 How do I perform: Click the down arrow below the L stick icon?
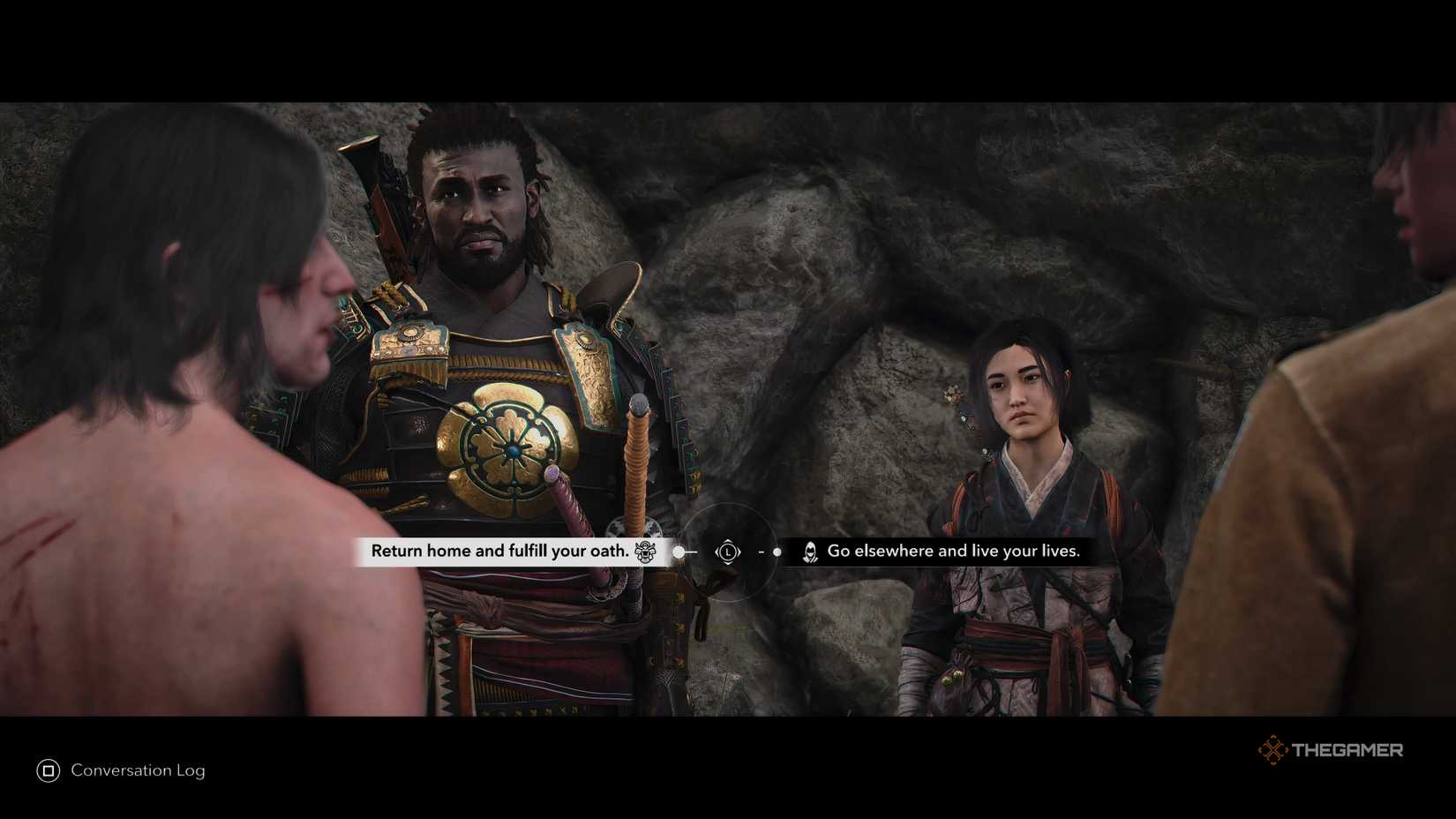click(728, 564)
